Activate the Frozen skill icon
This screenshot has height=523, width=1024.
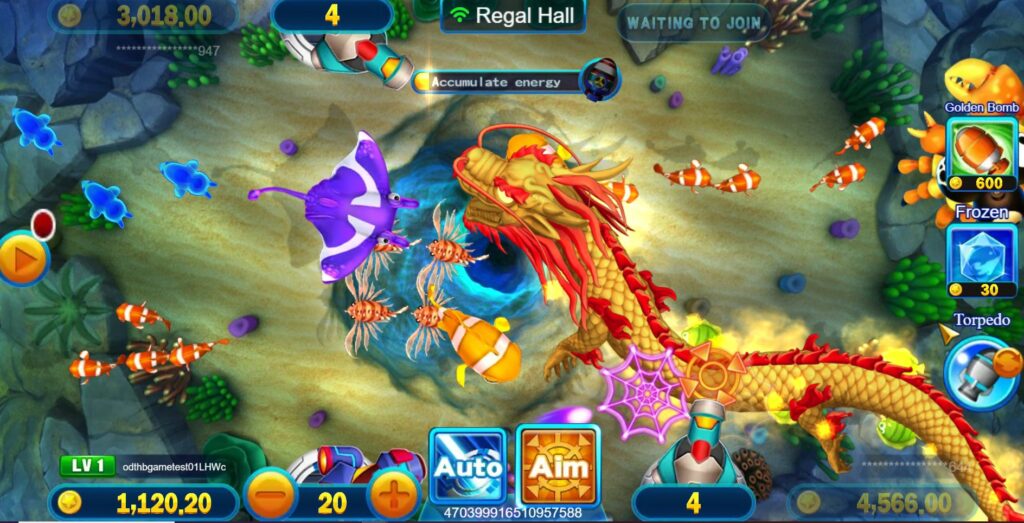click(981, 259)
